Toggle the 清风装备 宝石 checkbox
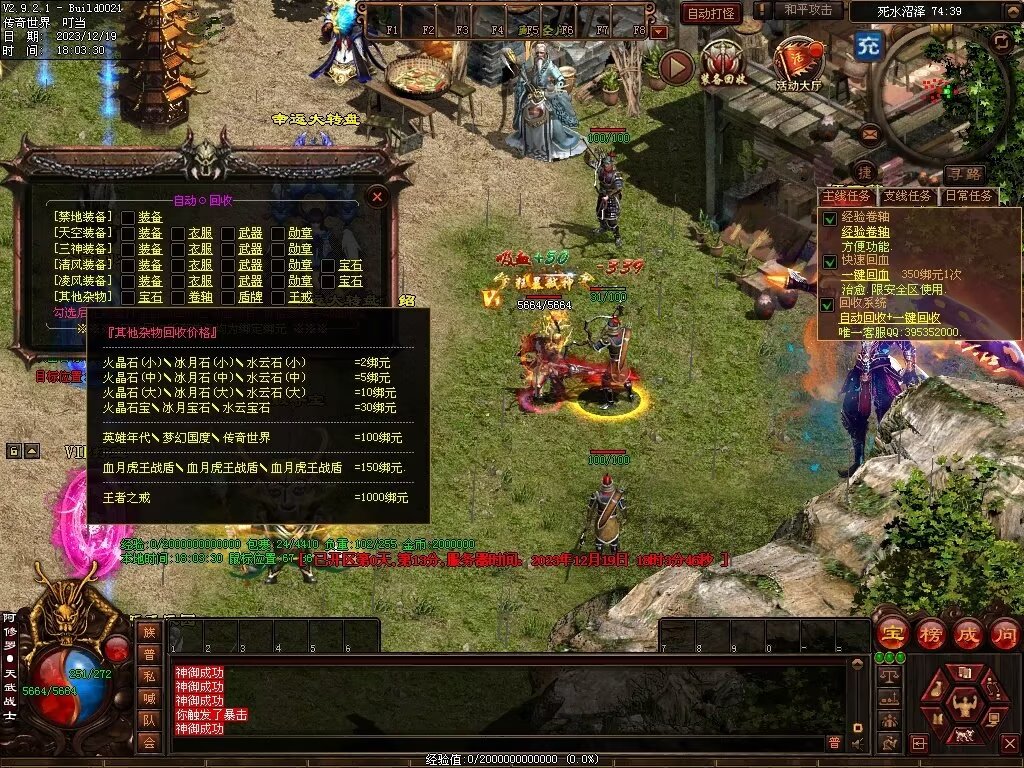1024x768 pixels. (x=328, y=265)
